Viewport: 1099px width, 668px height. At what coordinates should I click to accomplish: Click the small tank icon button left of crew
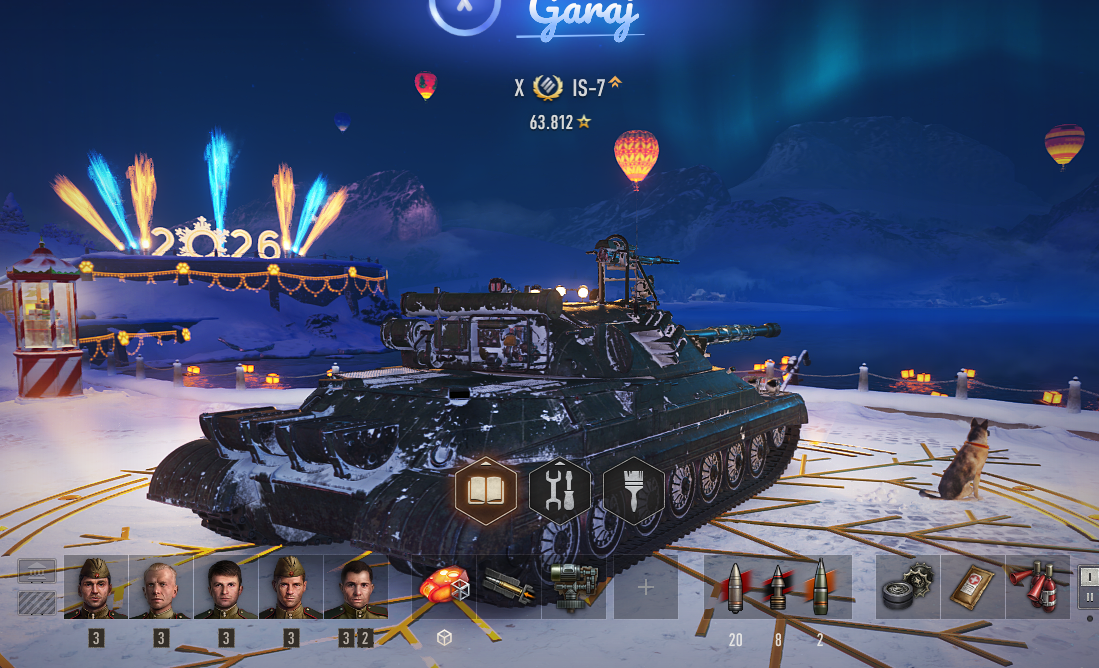tap(37, 572)
